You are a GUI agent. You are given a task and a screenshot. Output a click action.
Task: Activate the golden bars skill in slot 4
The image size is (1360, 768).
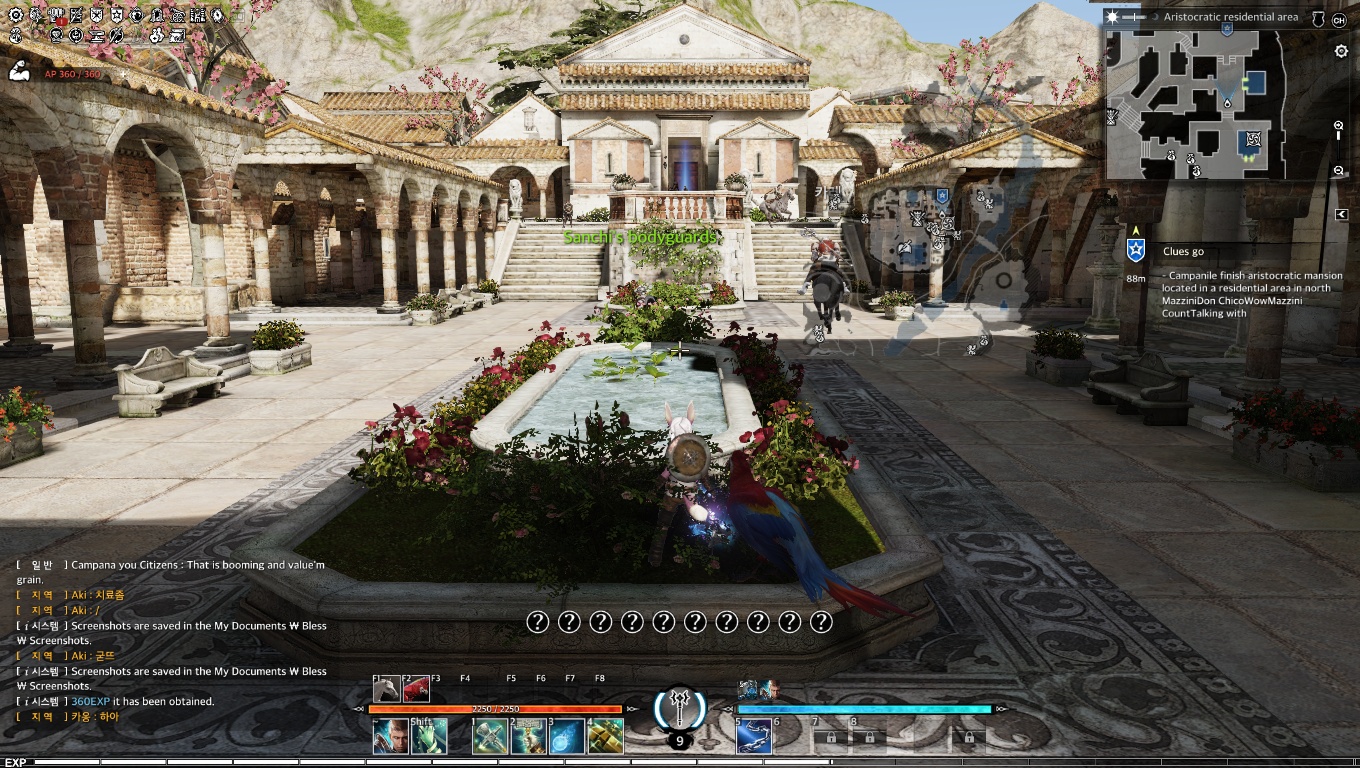pyautogui.click(x=606, y=737)
